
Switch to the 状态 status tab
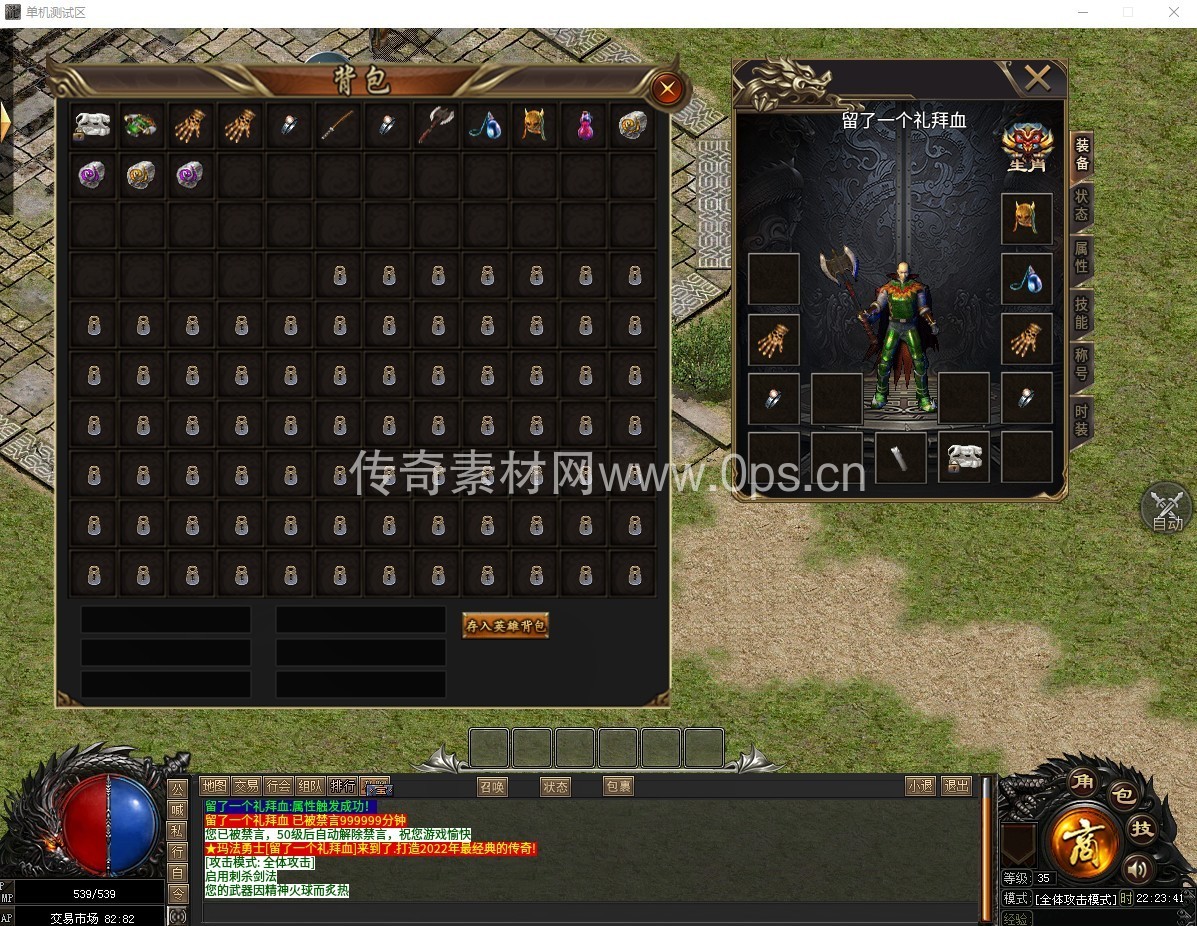(x=1081, y=204)
